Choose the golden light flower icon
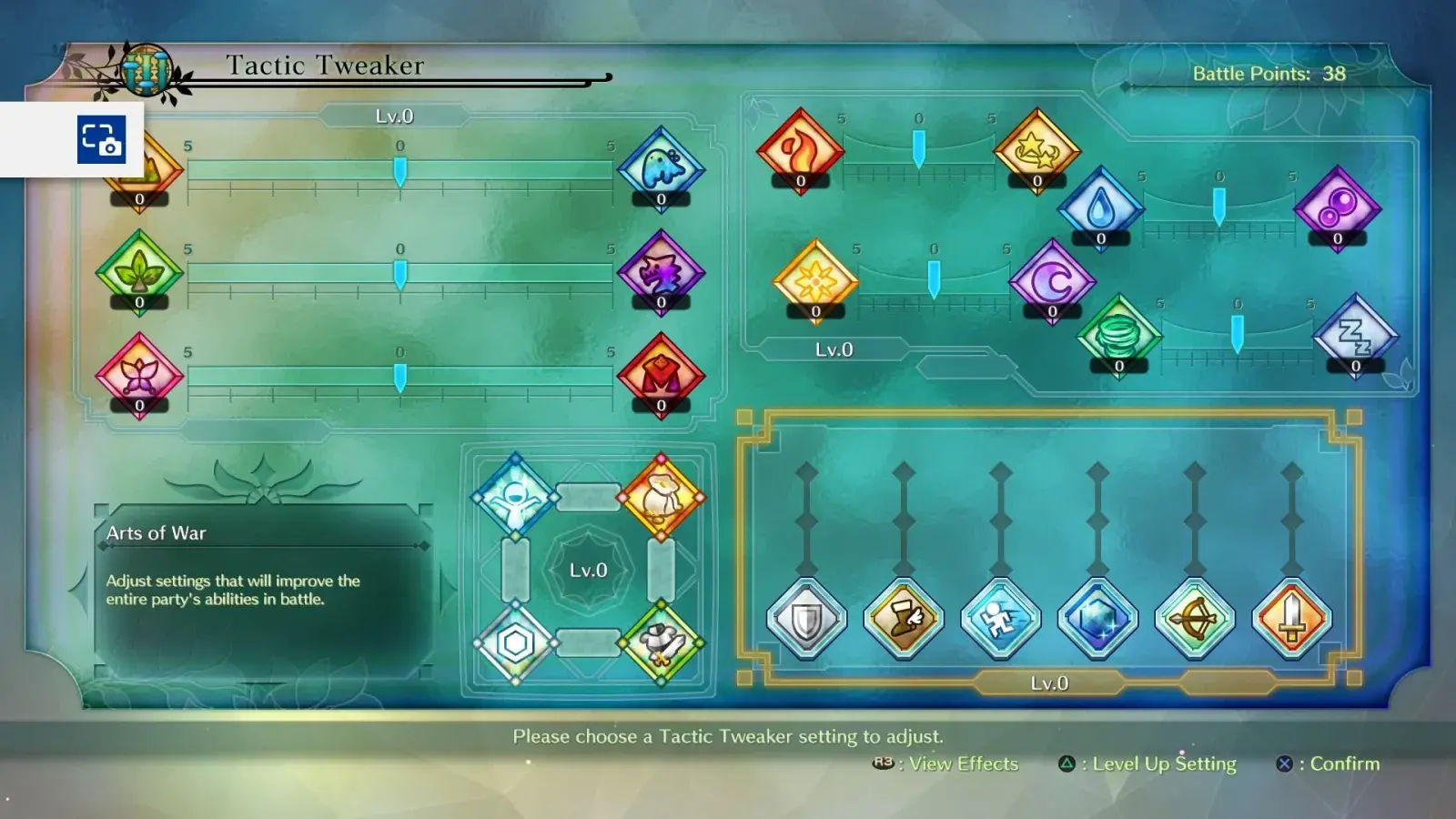Viewport: 1456px width, 819px height. [x=815, y=281]
